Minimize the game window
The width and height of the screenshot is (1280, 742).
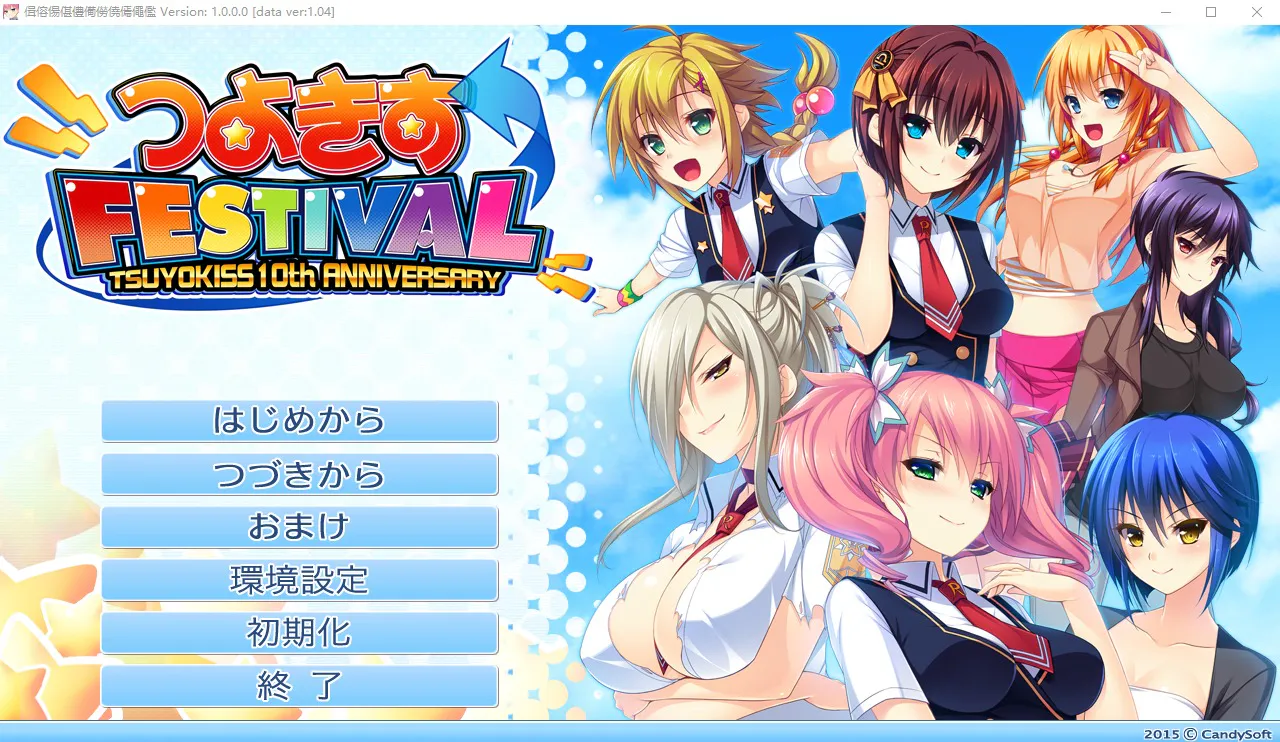(1166, 12)
